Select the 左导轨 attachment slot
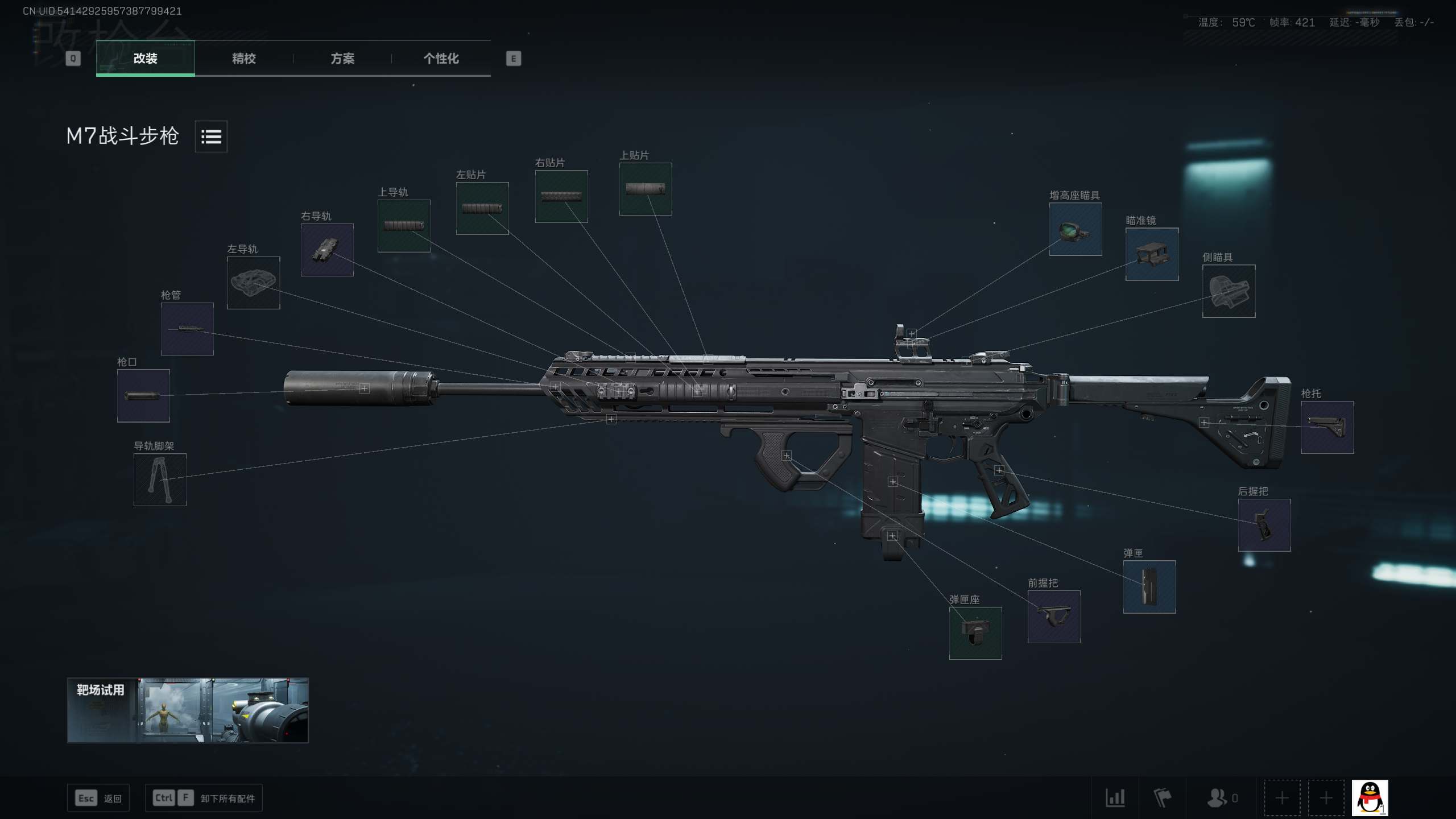 pos(253,283)
